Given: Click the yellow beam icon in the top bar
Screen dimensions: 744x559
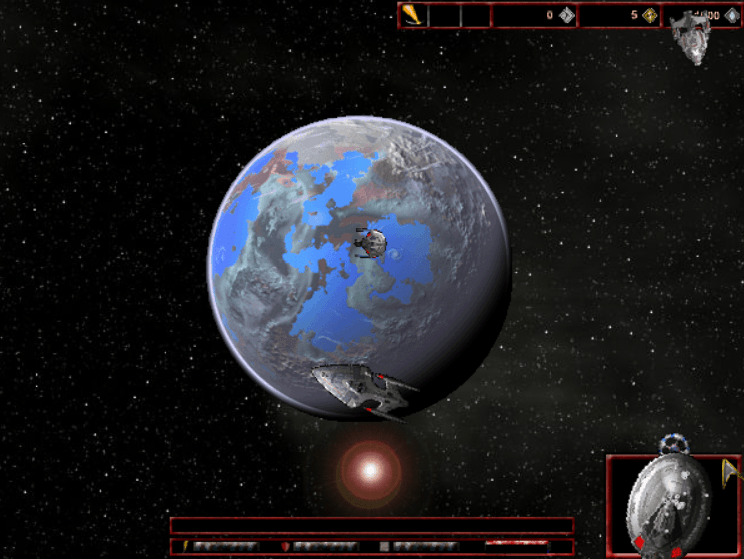Looking at the screenshot, I should (414, 15).
